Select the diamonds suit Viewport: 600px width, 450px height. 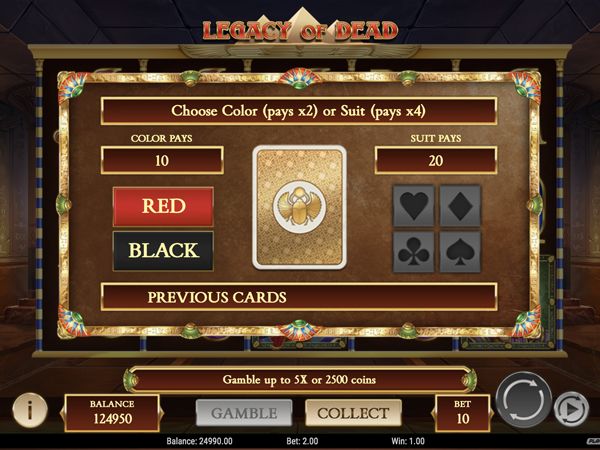[460, 206]
